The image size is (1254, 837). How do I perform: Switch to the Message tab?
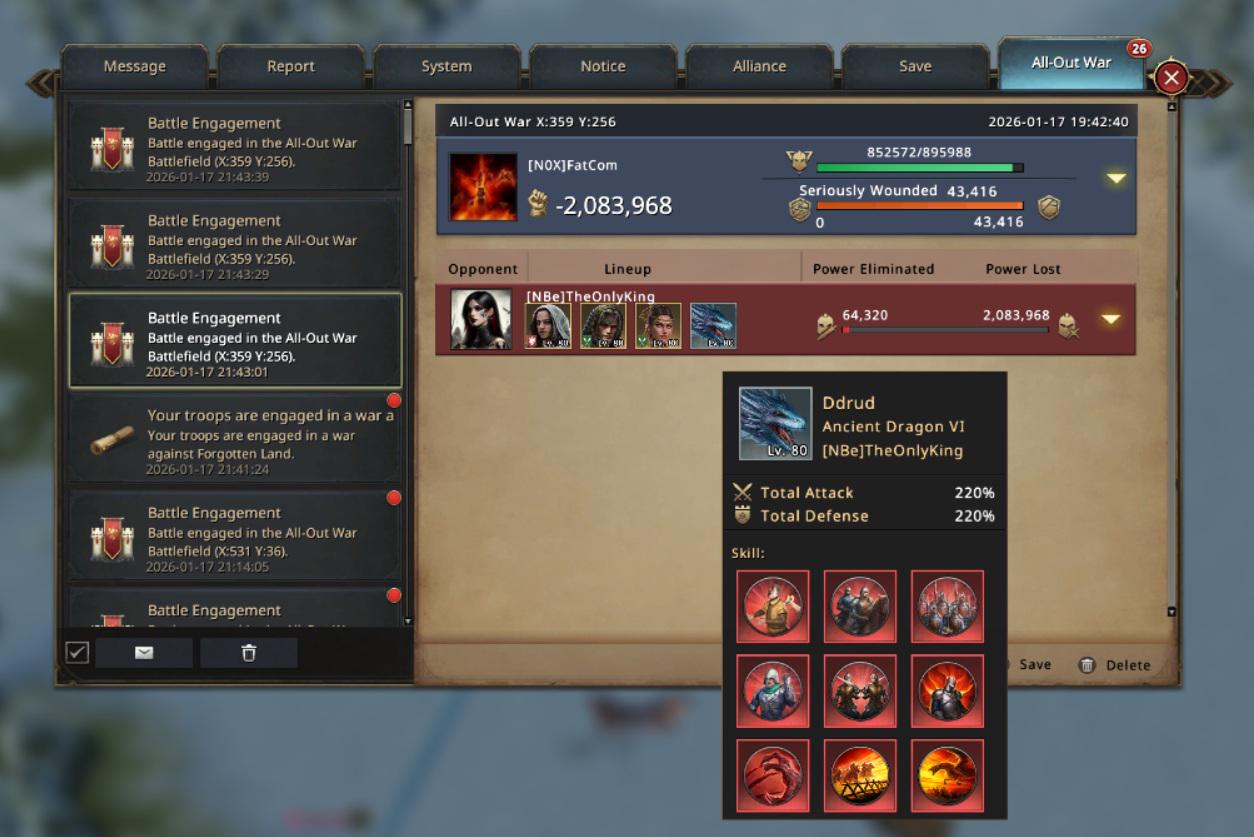point(135,66)
